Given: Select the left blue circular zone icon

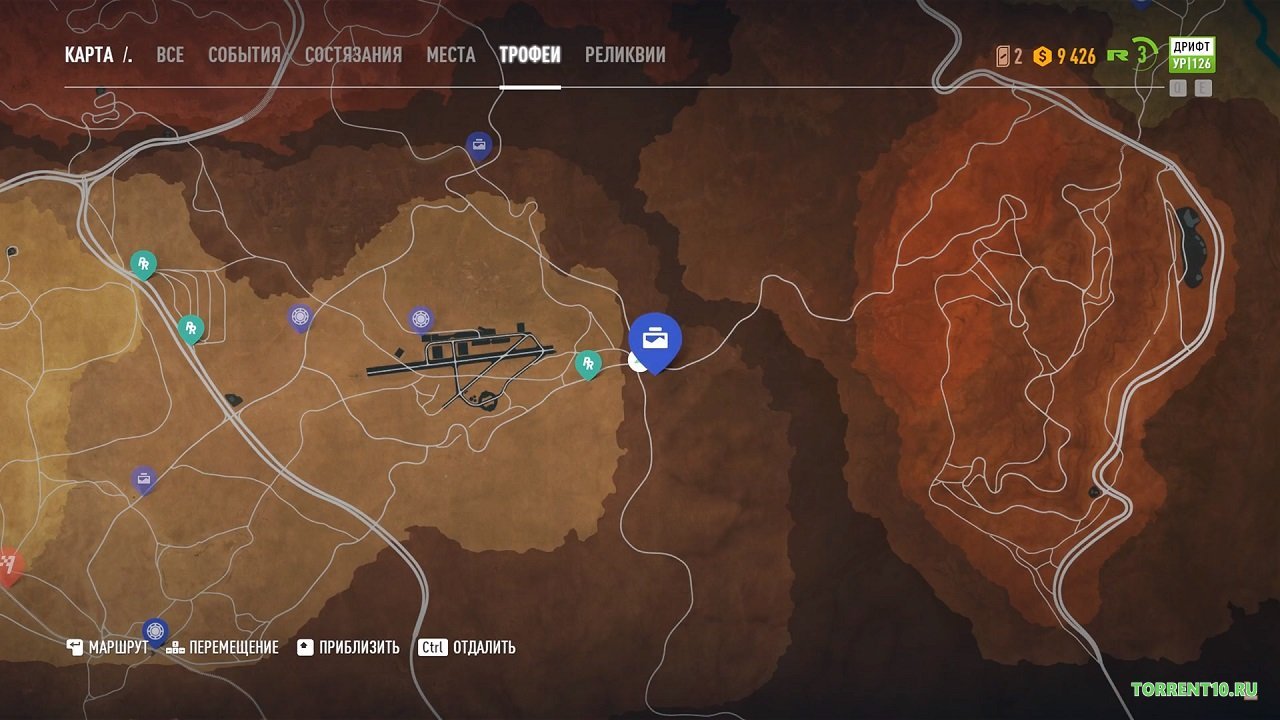Looking at the screenshot, I should pyautogui.click(x=300, y=315).
